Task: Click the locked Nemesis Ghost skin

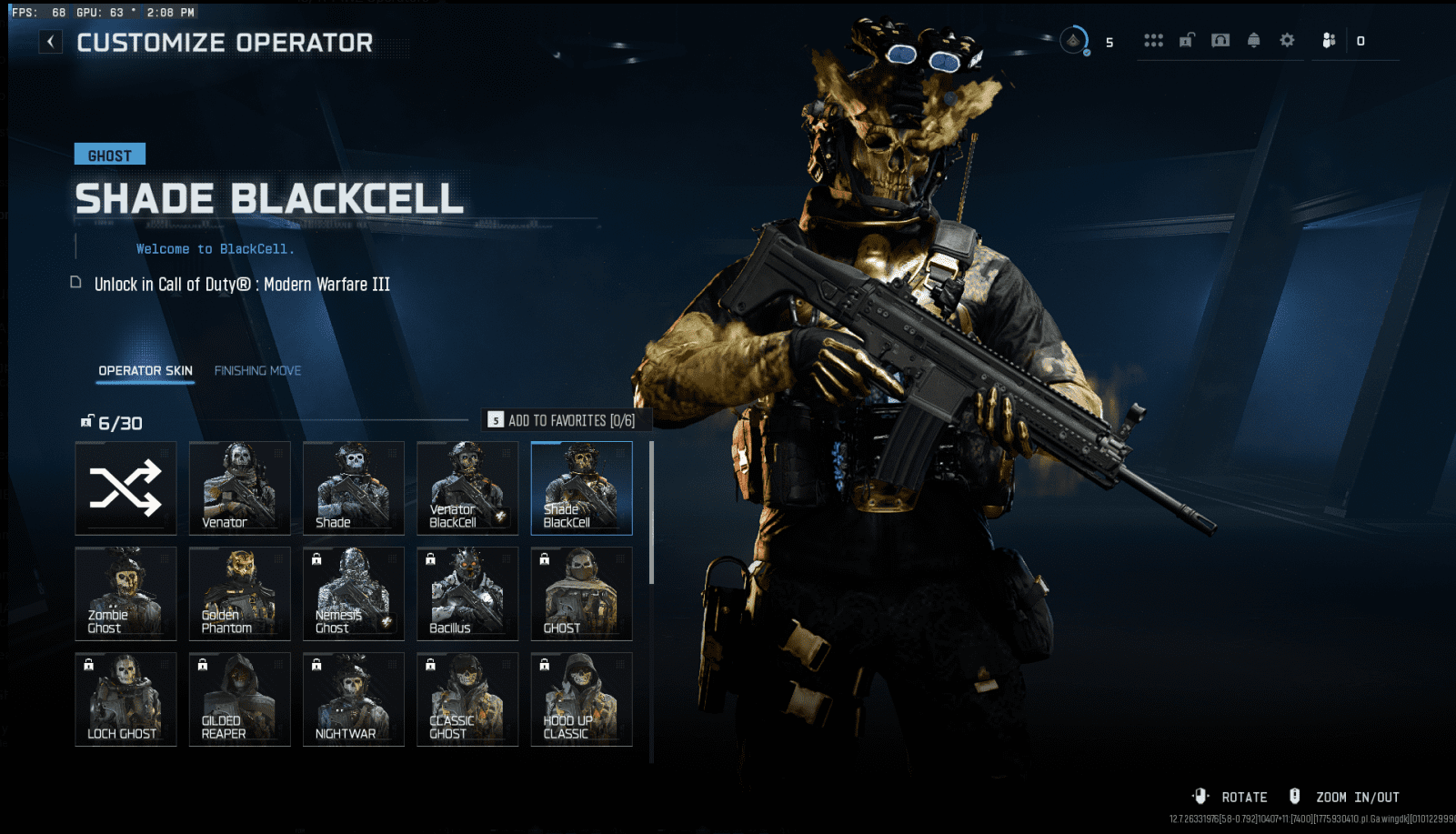Action: click(354, 594)
